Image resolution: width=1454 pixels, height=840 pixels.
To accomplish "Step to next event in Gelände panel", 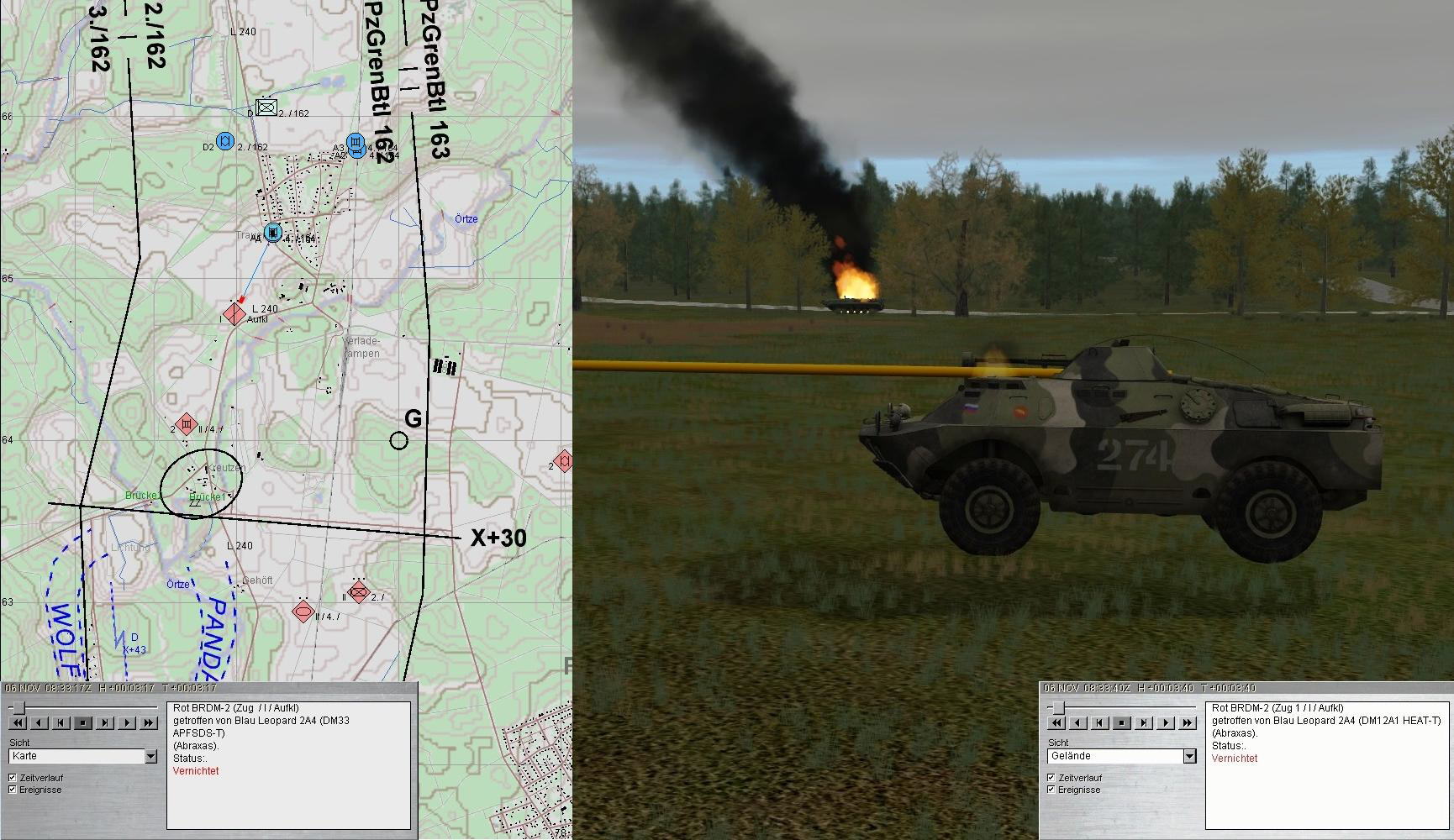I will point(1144,722).
